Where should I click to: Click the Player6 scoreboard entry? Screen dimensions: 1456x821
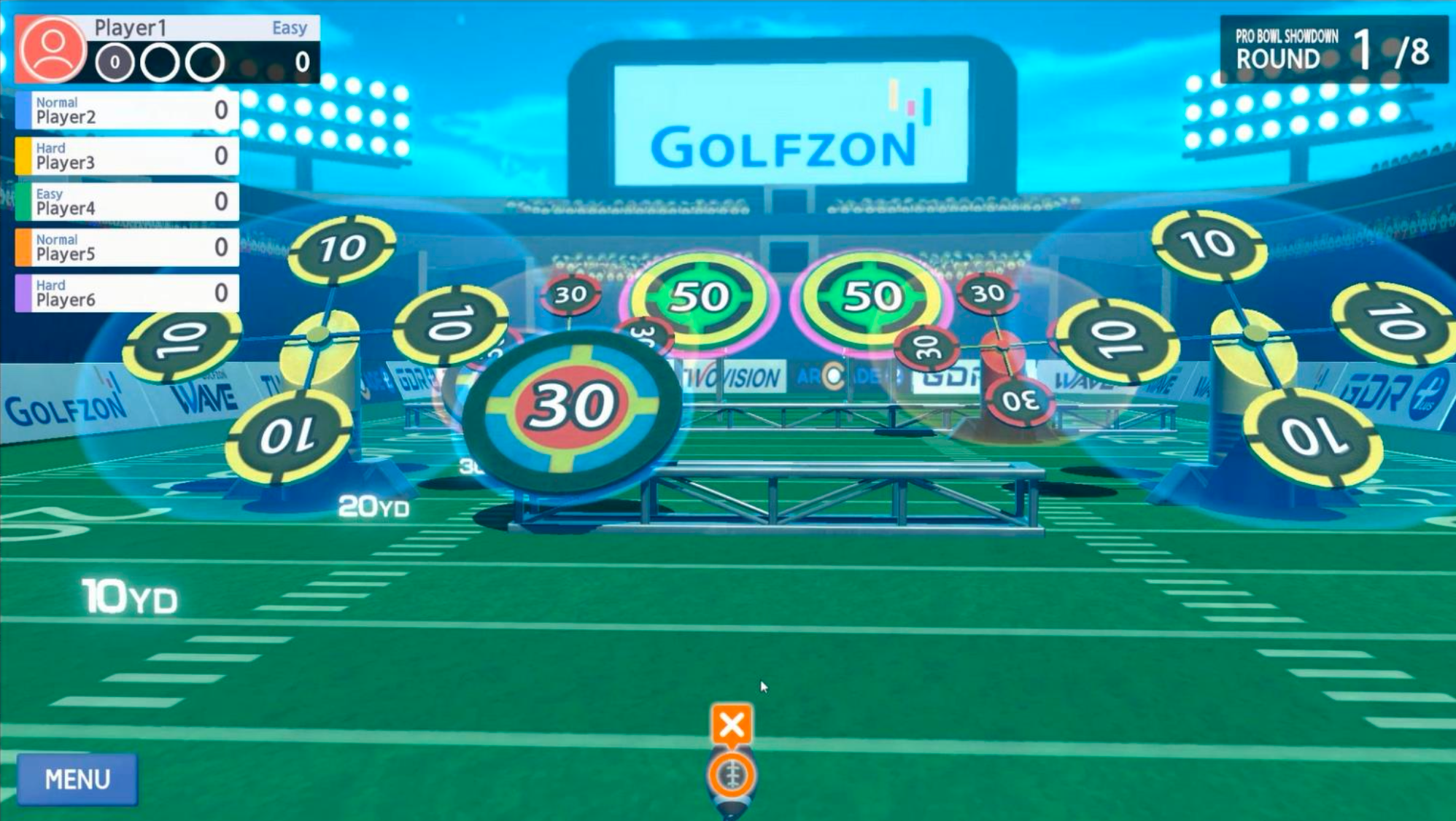pyautogui.click(x=128, y=293)
